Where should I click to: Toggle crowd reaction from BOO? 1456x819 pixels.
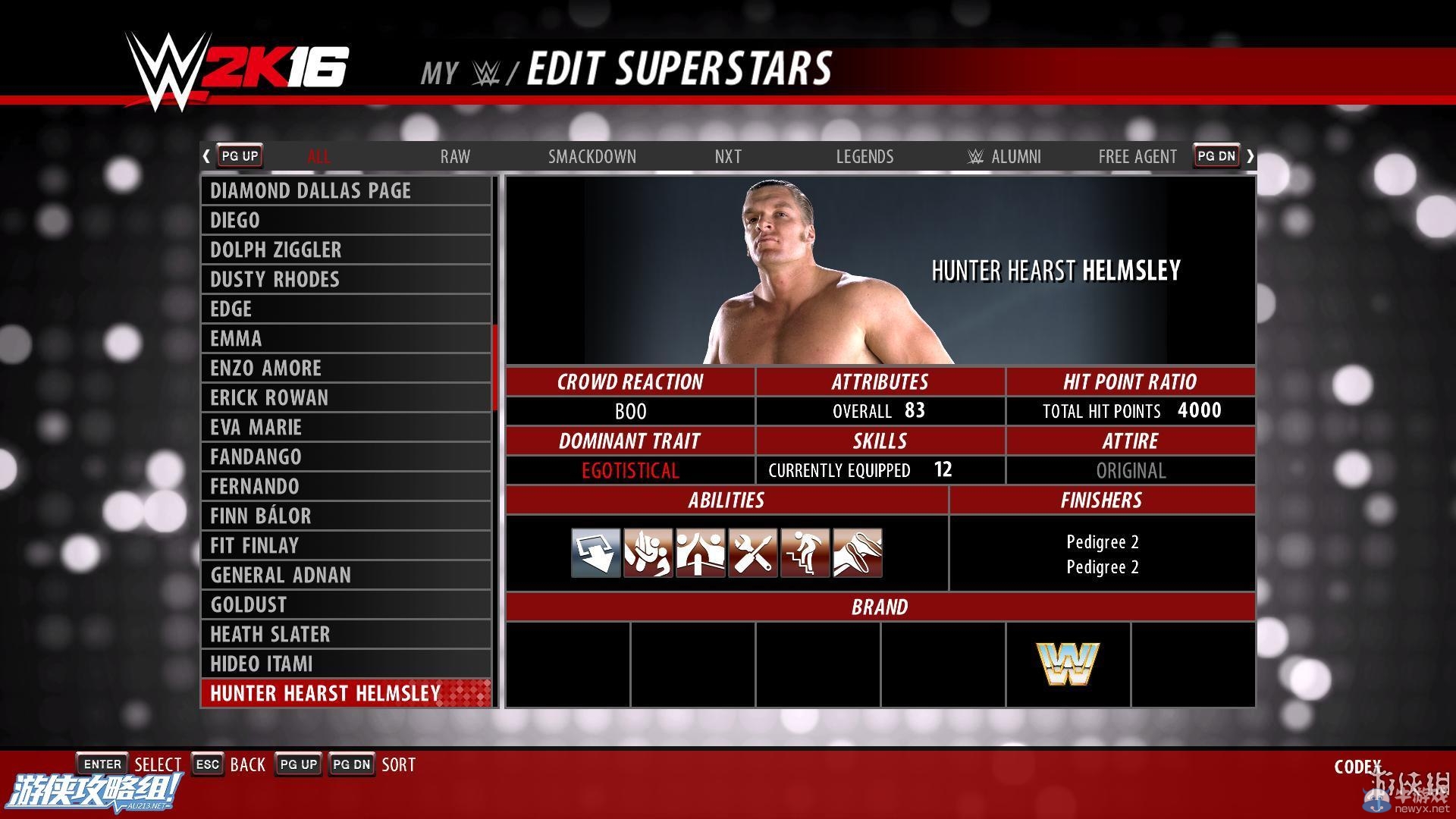[x=630, y=411]
